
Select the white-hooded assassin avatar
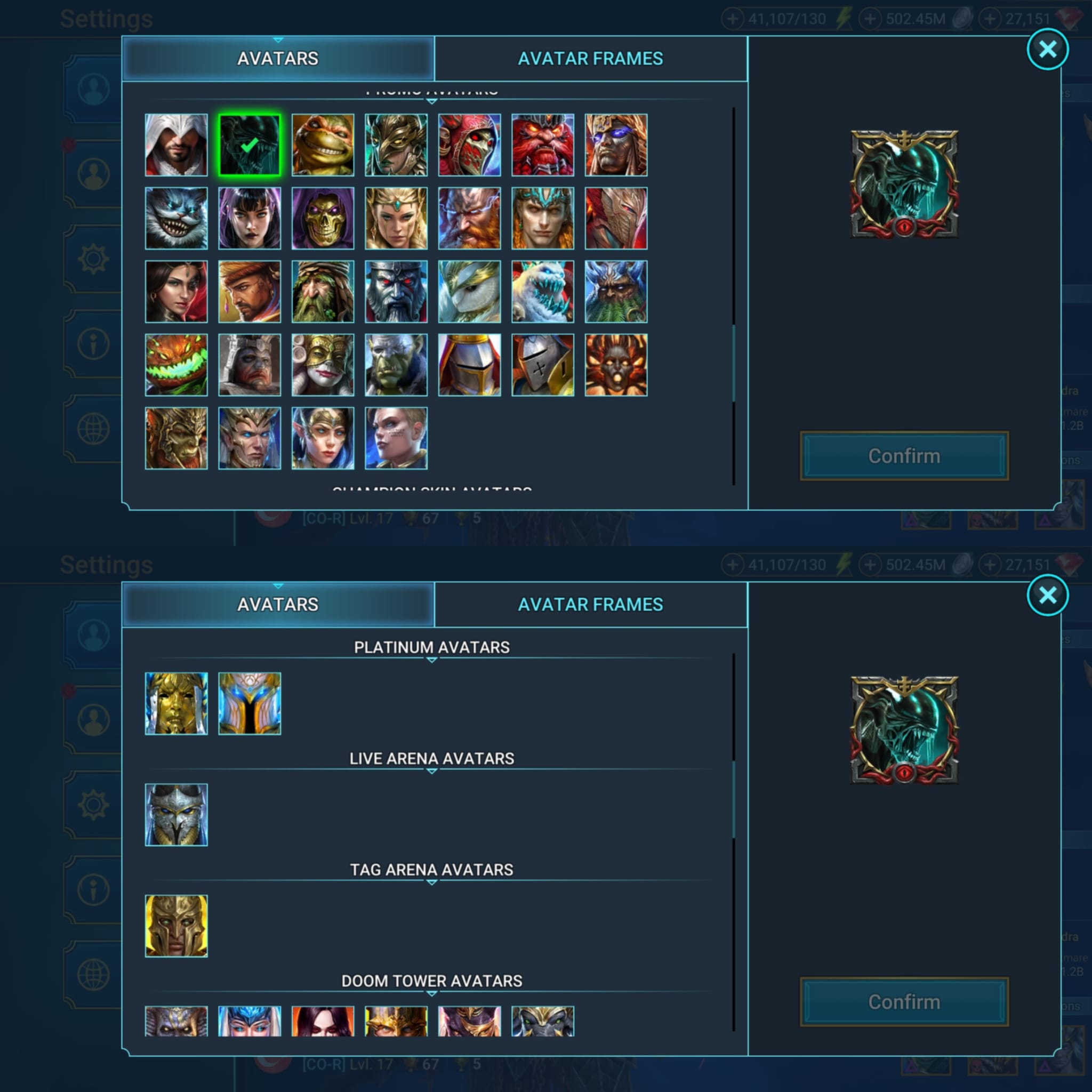[x=176, y=144]
